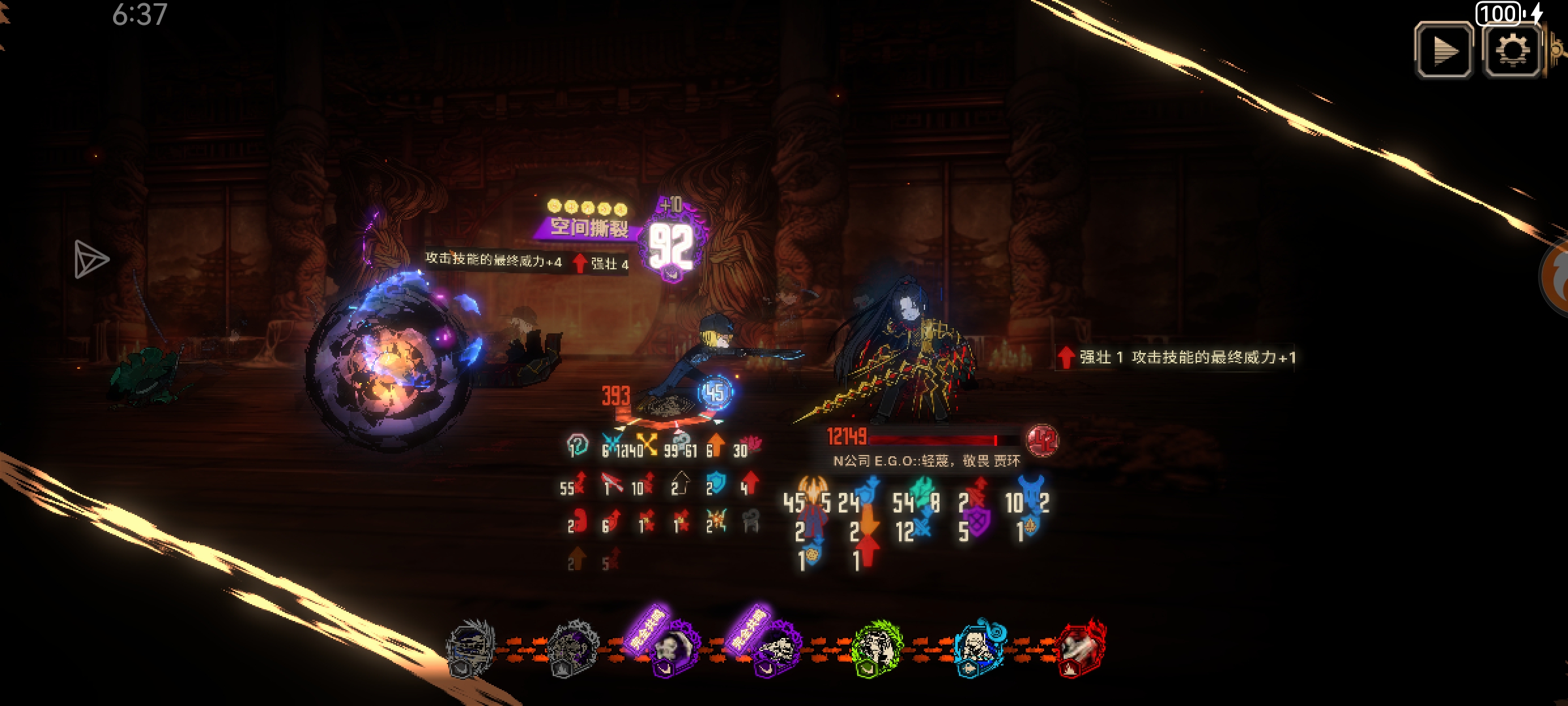Tap the play speed arrow button
This screenshot has width=1568, height=706.
1444,50
